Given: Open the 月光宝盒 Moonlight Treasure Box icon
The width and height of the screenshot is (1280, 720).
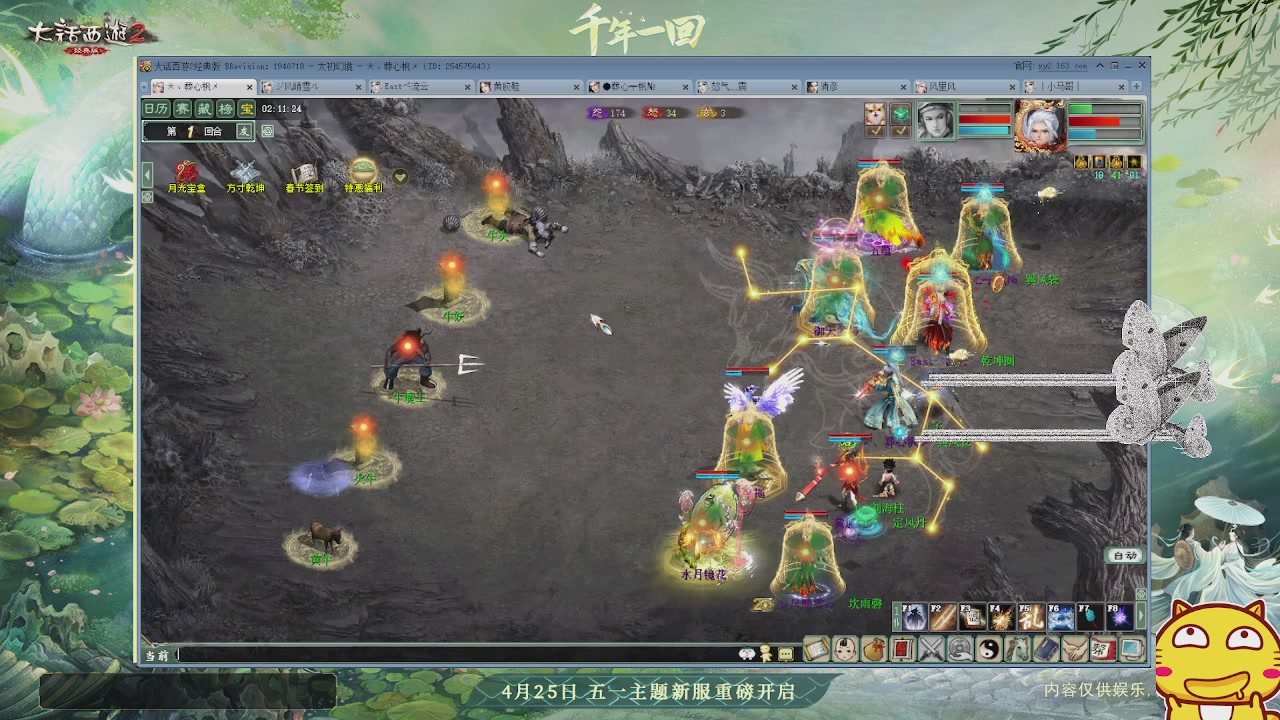Looking at the screenshot, I should click(x=185, y=171).
